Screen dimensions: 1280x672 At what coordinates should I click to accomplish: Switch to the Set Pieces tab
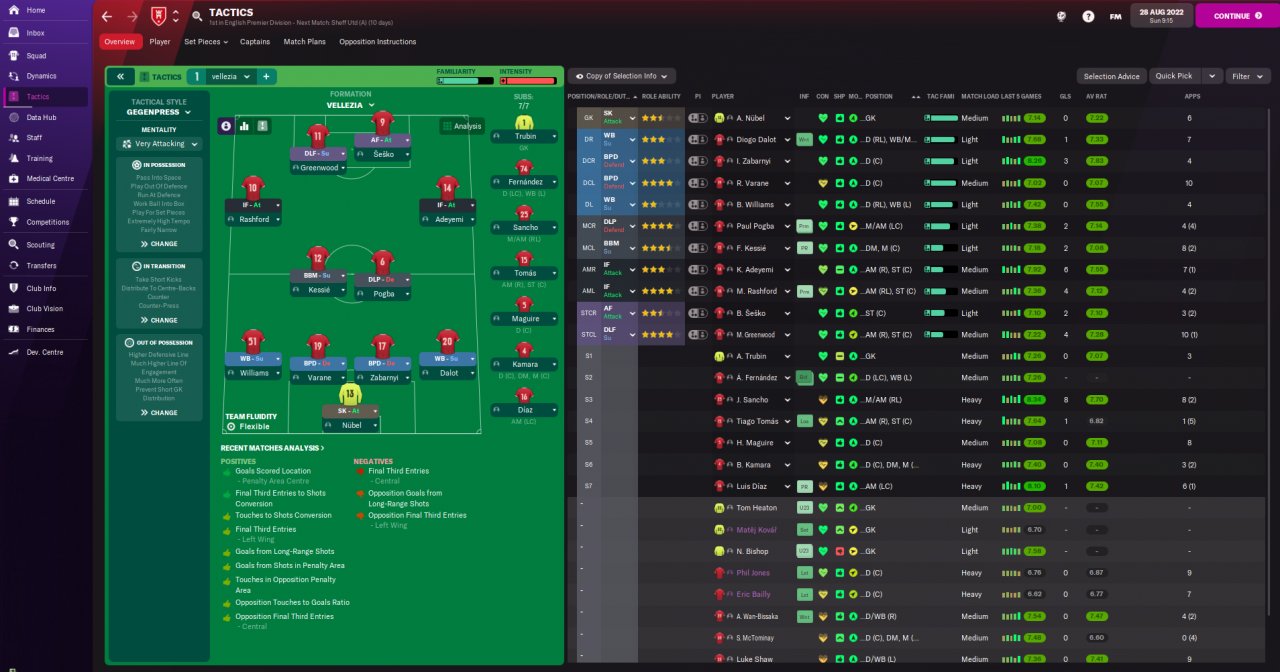[205, 42]
